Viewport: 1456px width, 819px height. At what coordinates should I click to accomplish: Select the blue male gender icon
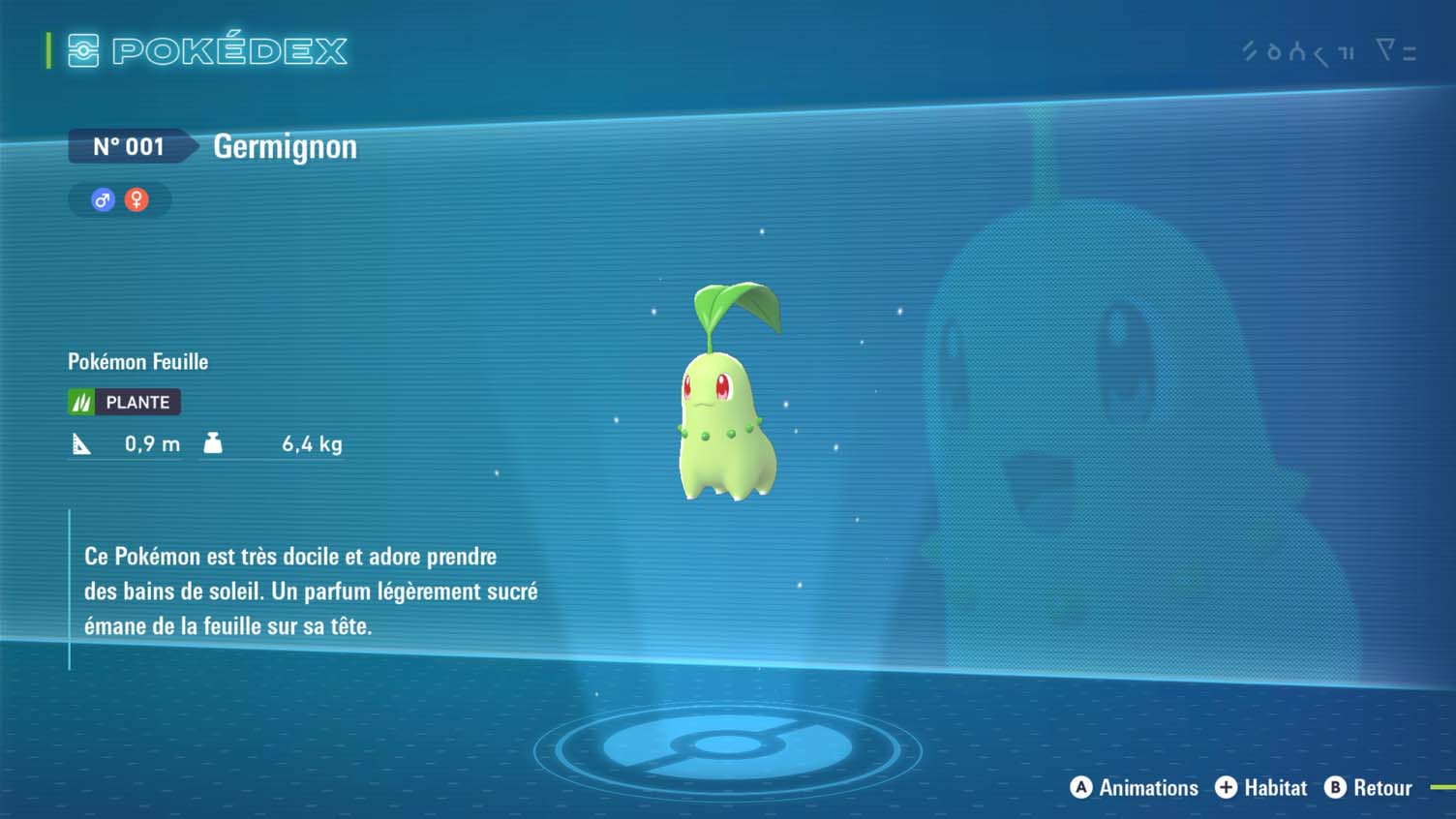tap(103, 200)
